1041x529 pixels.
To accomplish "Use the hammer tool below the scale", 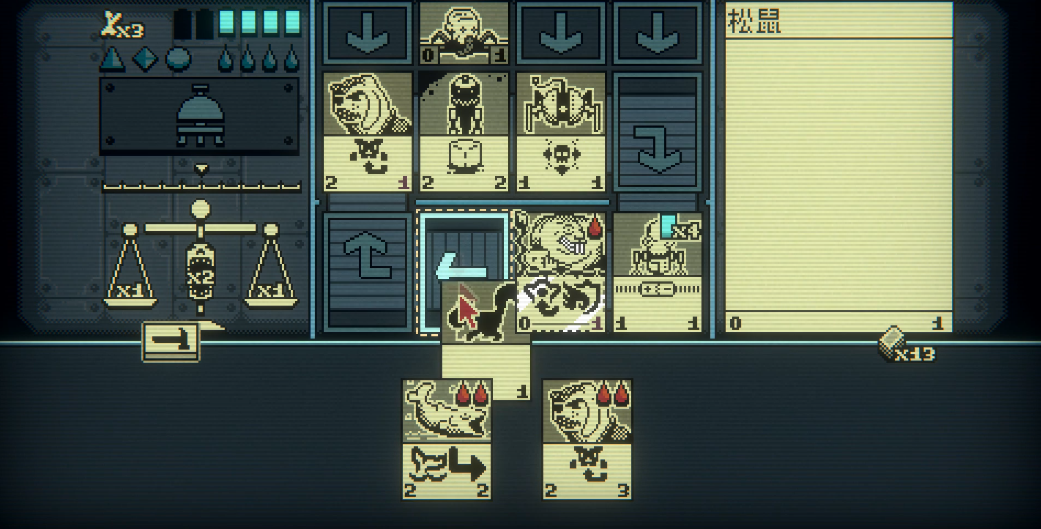I will pos(171,342).
